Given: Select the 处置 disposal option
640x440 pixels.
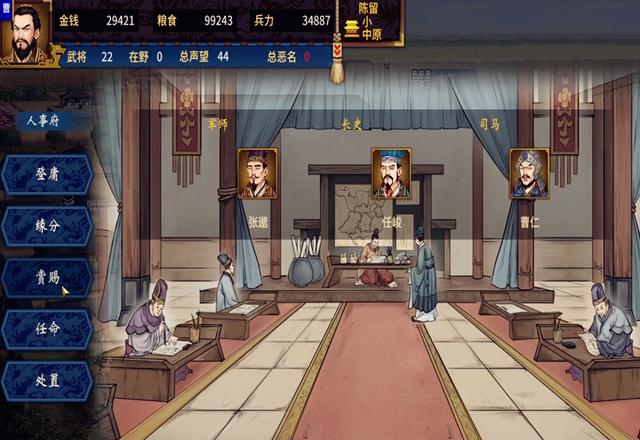Looking at the screenshot, I should coord(47,382).
